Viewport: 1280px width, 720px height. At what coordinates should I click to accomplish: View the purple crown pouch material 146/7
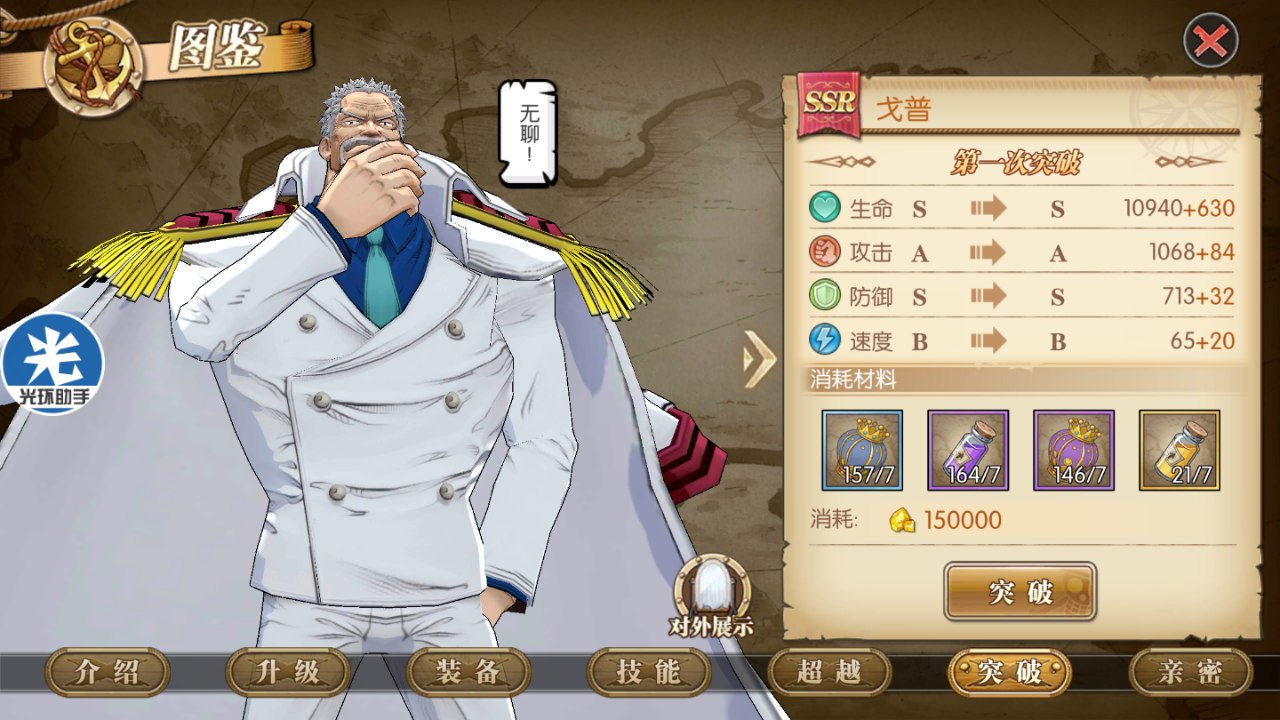click(1074, 450)
